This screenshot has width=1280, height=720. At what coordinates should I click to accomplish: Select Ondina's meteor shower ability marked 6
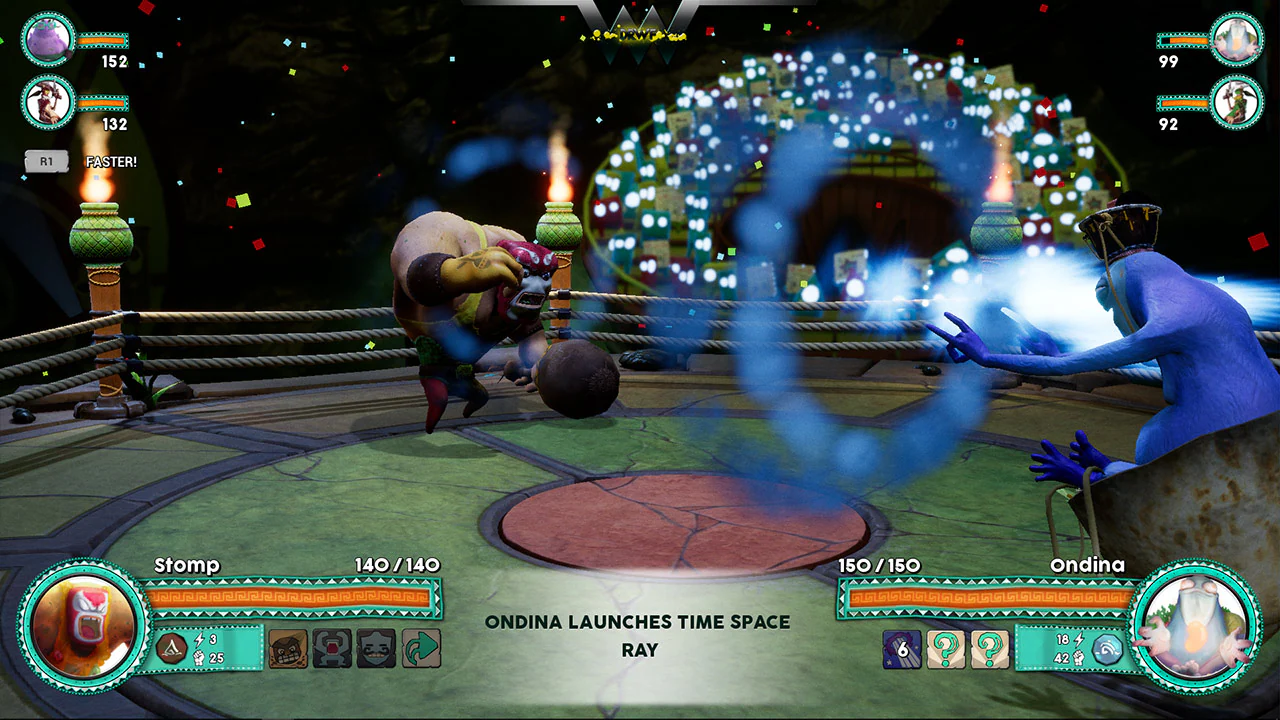pos(901,650)
